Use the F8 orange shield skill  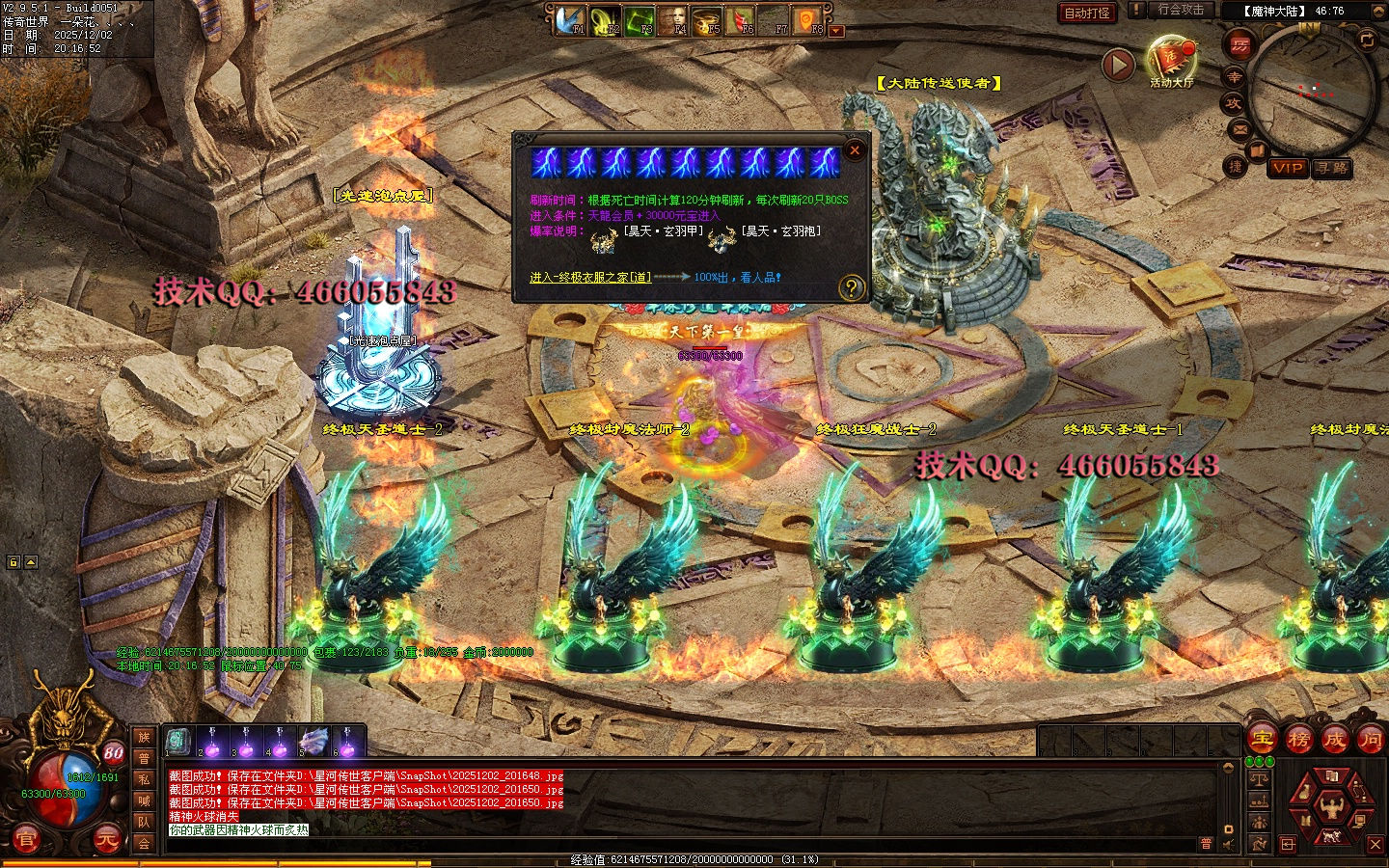click(x=806, y=20)
